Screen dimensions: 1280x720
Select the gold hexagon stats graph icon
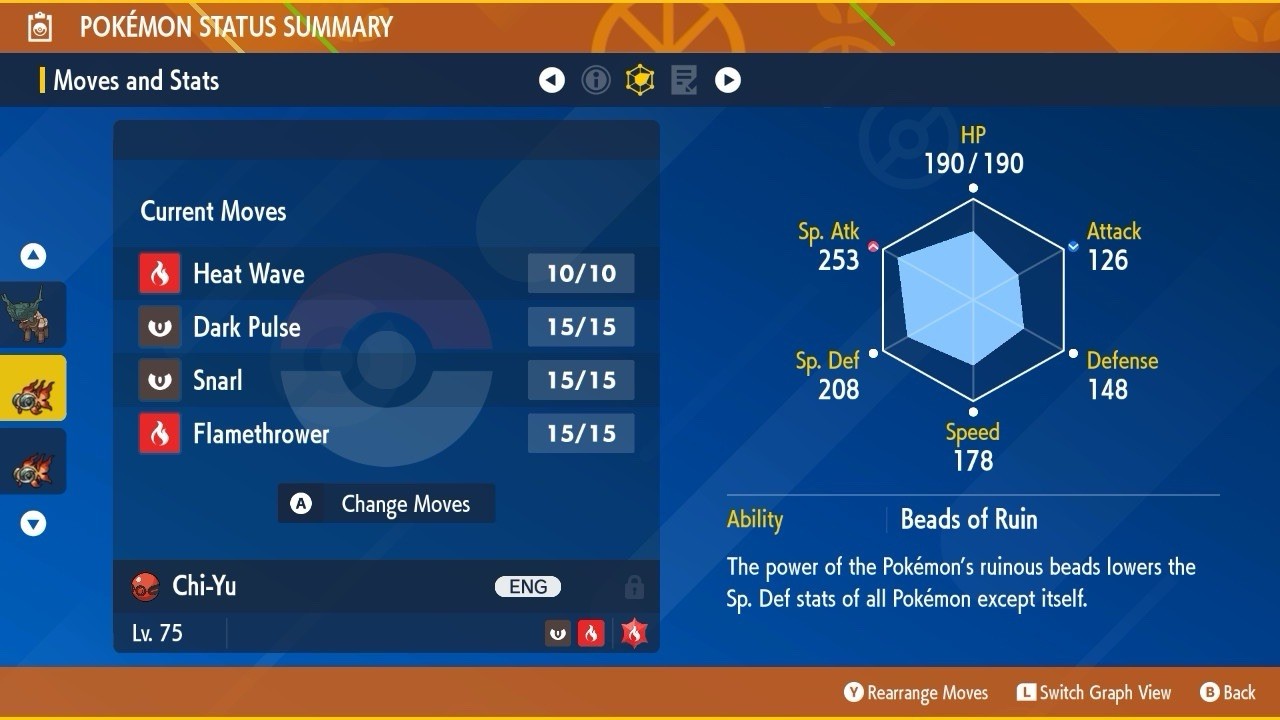click(640, 80)
